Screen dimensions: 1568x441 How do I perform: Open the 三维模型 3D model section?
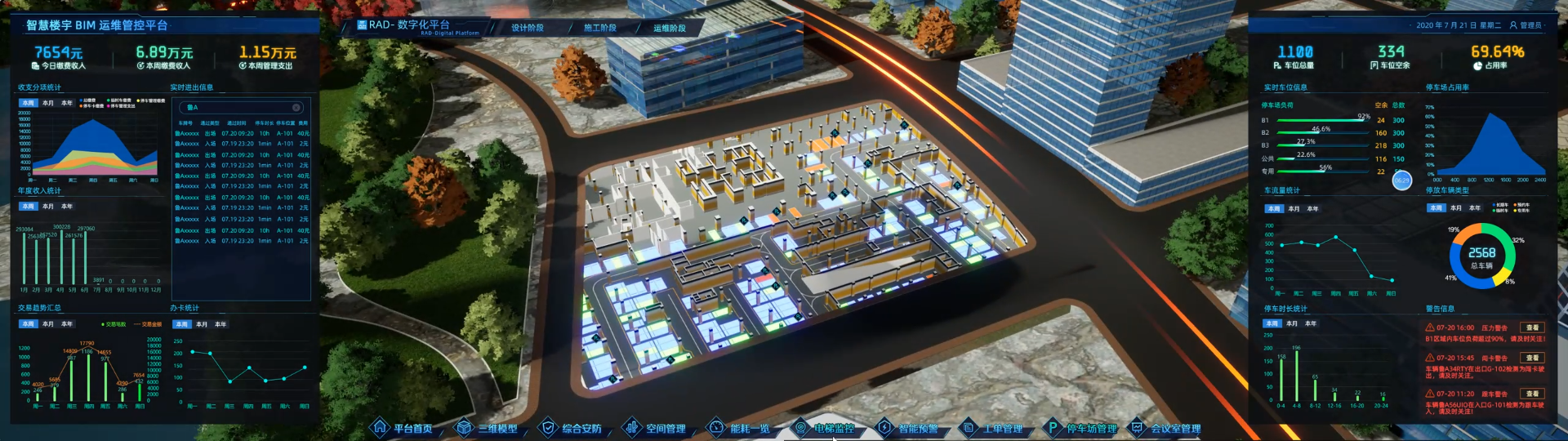[x=488, y=428]
